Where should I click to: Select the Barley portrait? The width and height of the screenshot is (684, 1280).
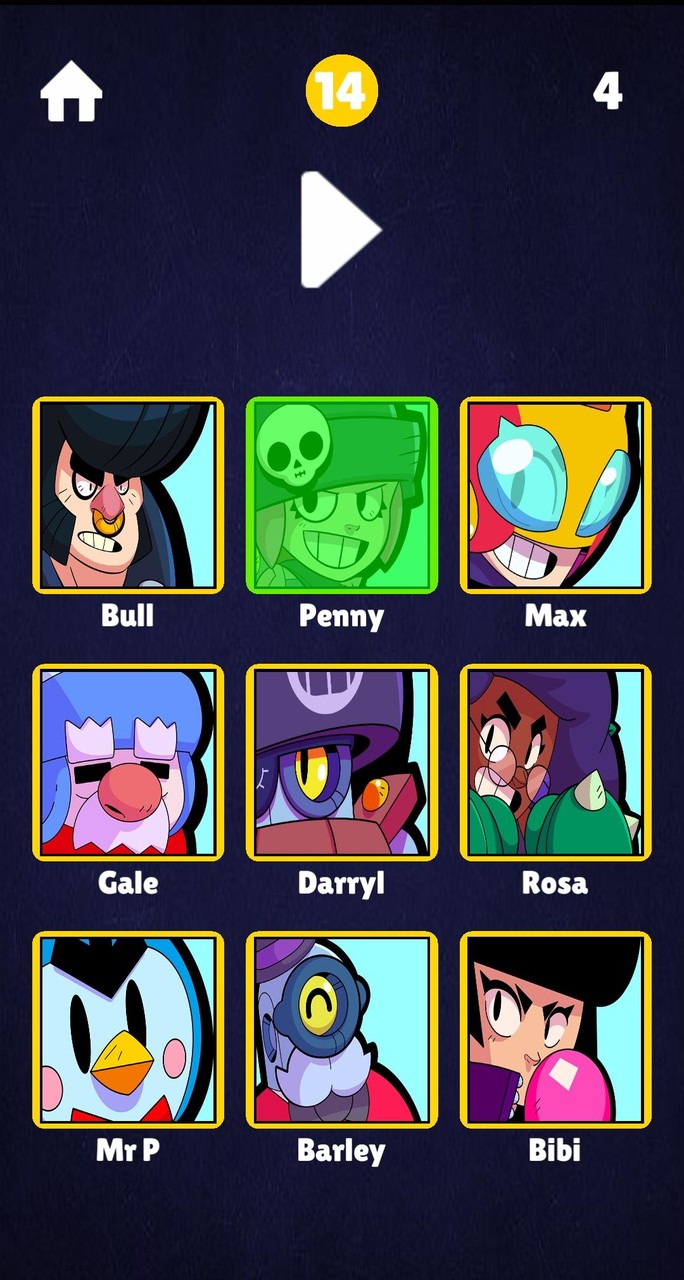342,1029
